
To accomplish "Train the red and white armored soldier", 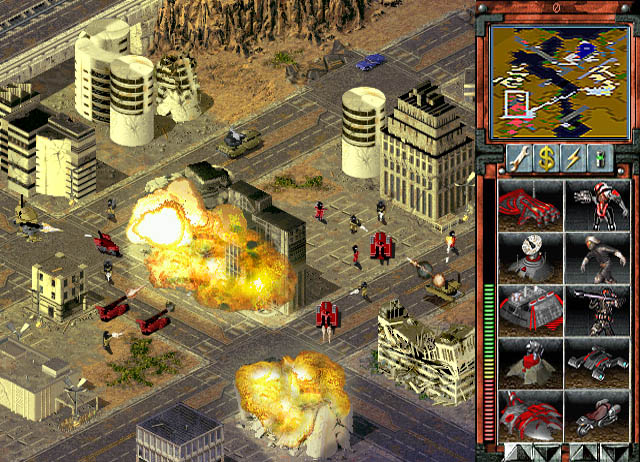I will click(x=598, y=205).
